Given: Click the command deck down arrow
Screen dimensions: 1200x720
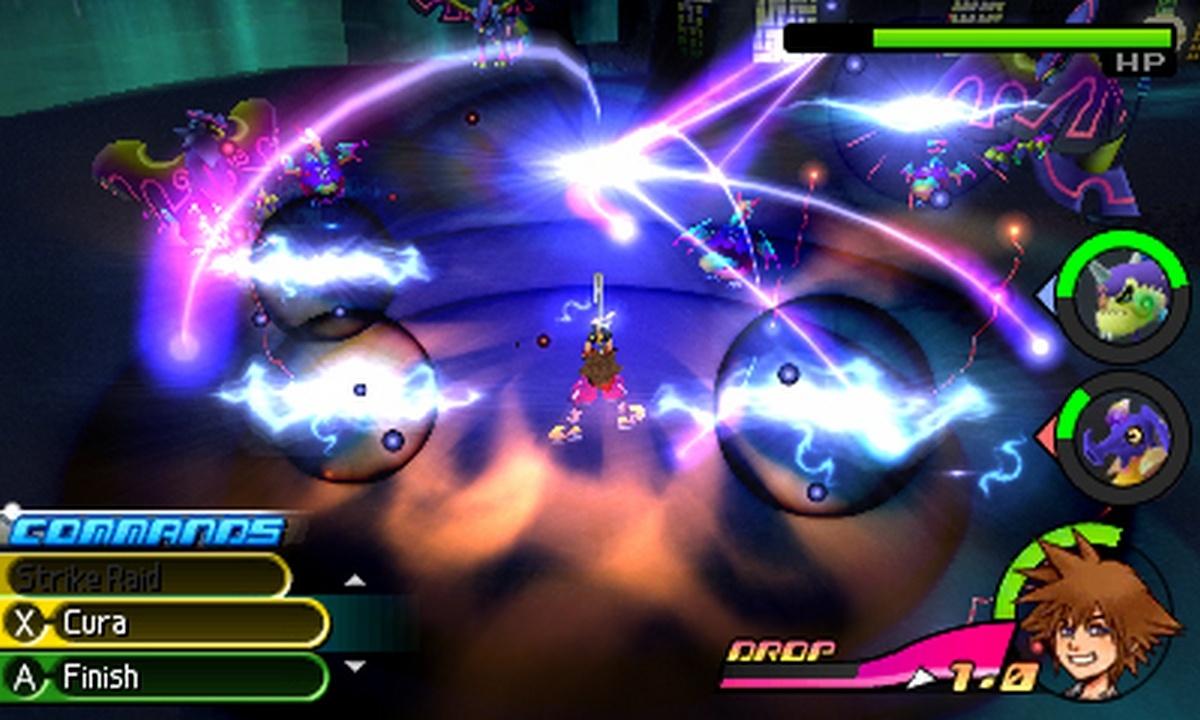Looking at the screenshot, I should (x=354, y=666).
